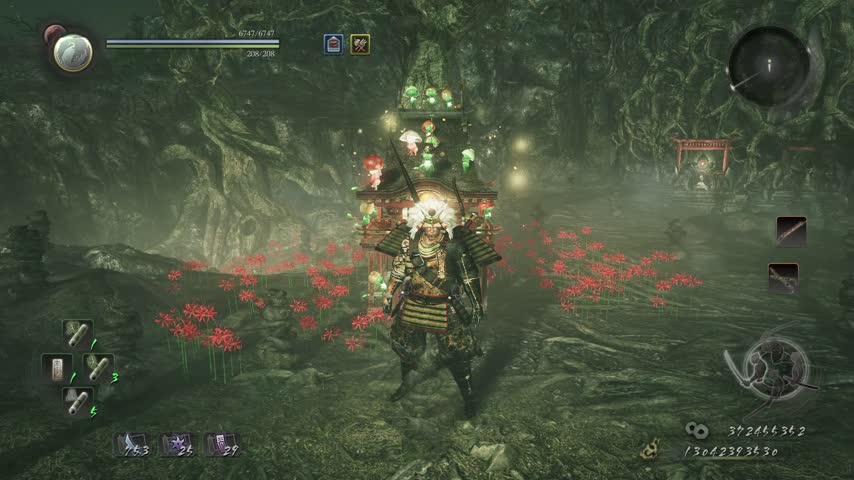Select the purple talisman shortcut showing 29

(x=219, y=444)
